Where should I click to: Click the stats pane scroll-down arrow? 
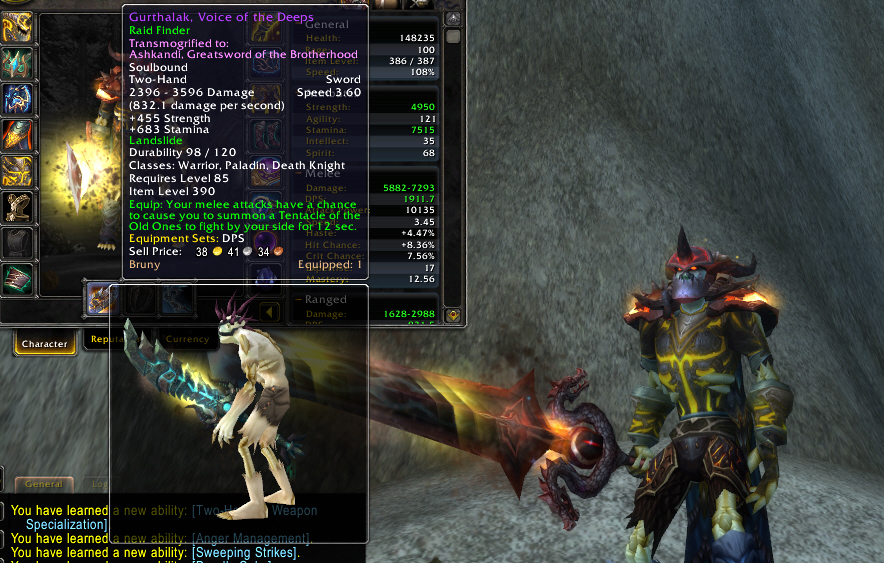(453, 314)
